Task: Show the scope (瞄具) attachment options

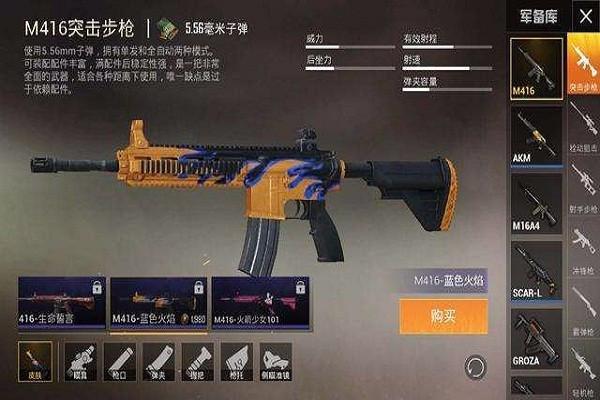Action: click(80, 358)
